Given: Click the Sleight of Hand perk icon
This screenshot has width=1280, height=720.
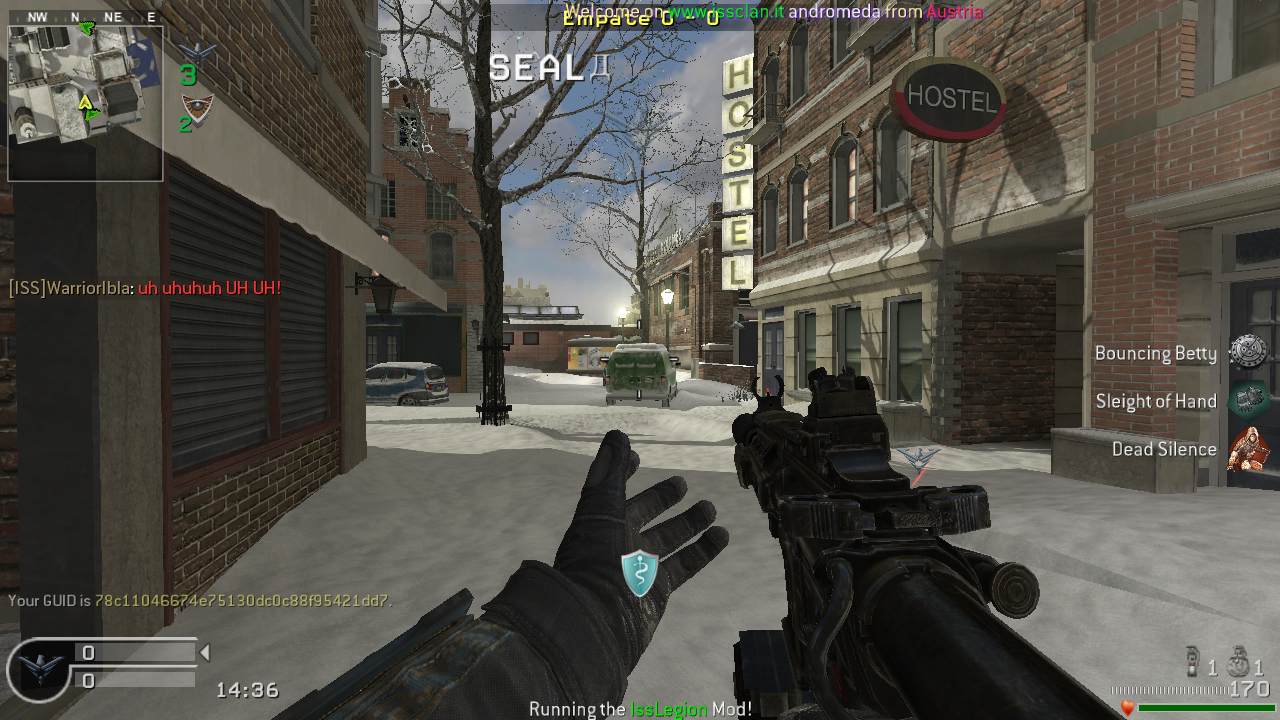Looking at the screenshot, I should [x=1247, y=400].
